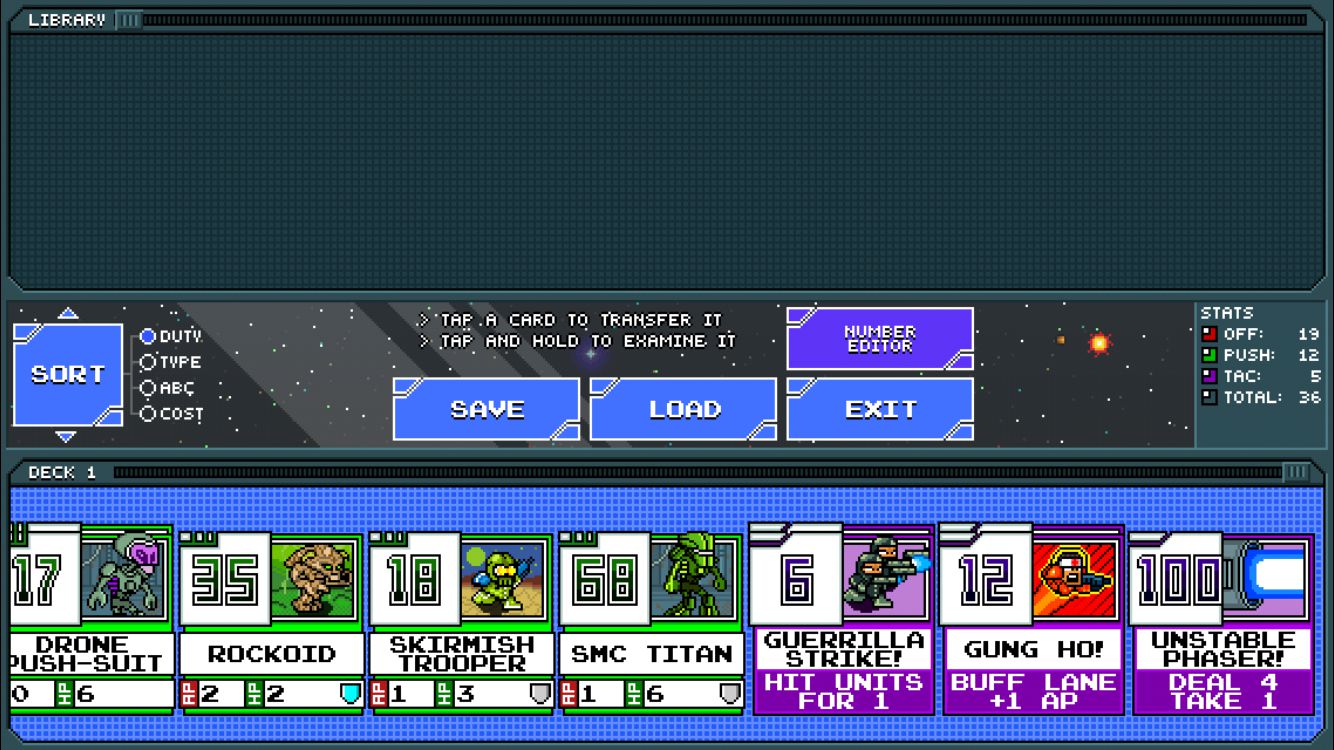Viewport: 1334px width, 750px height.
Task: Load a saved deck
Action: point(683,409)
